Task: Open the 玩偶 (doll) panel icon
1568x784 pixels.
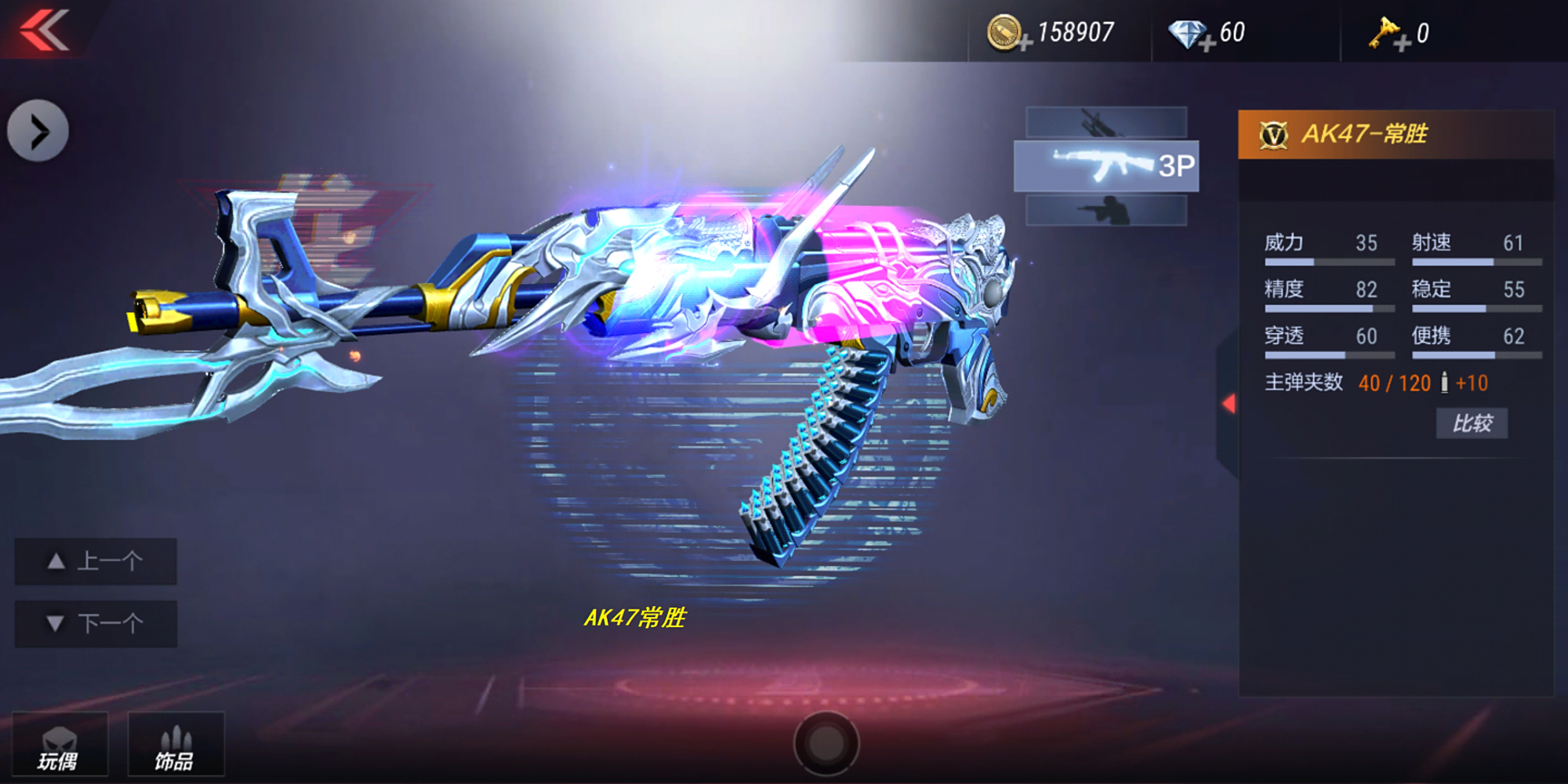Action: pyautogui.click(x=61, y=743)
